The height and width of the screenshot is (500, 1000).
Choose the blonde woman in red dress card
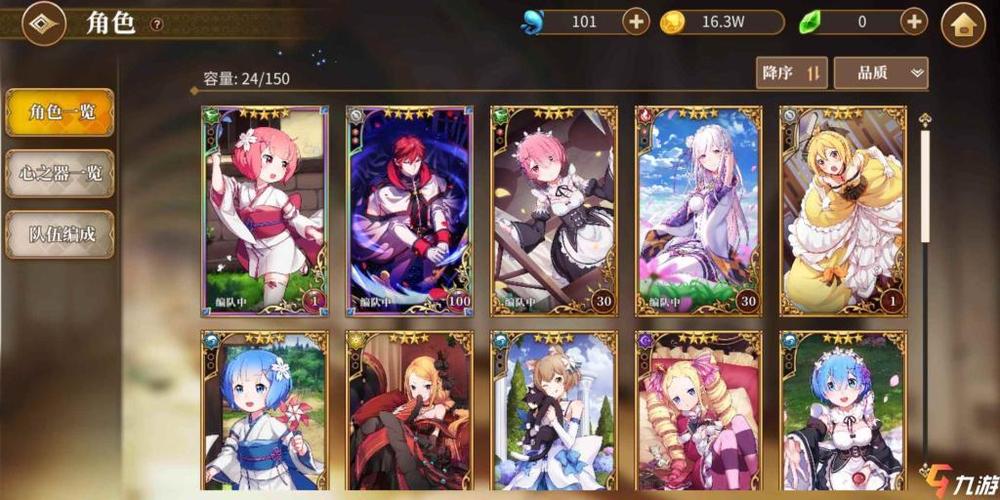[408, 410]
